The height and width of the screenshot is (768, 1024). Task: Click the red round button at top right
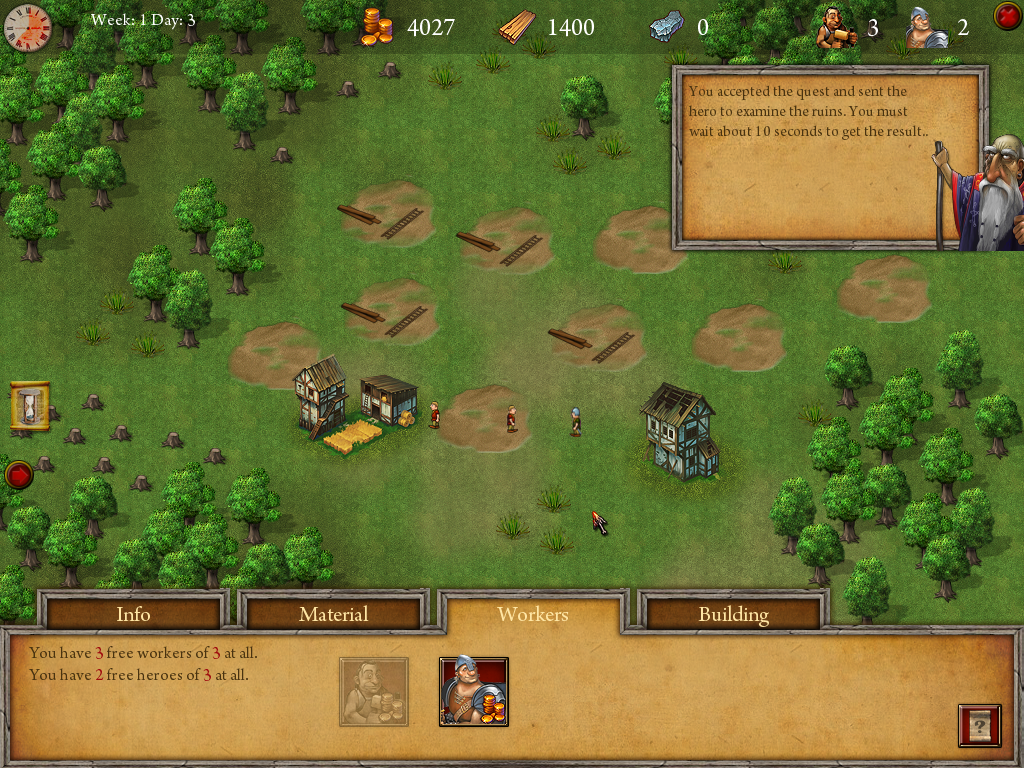pyautogui.click(x=1006, y=16)
